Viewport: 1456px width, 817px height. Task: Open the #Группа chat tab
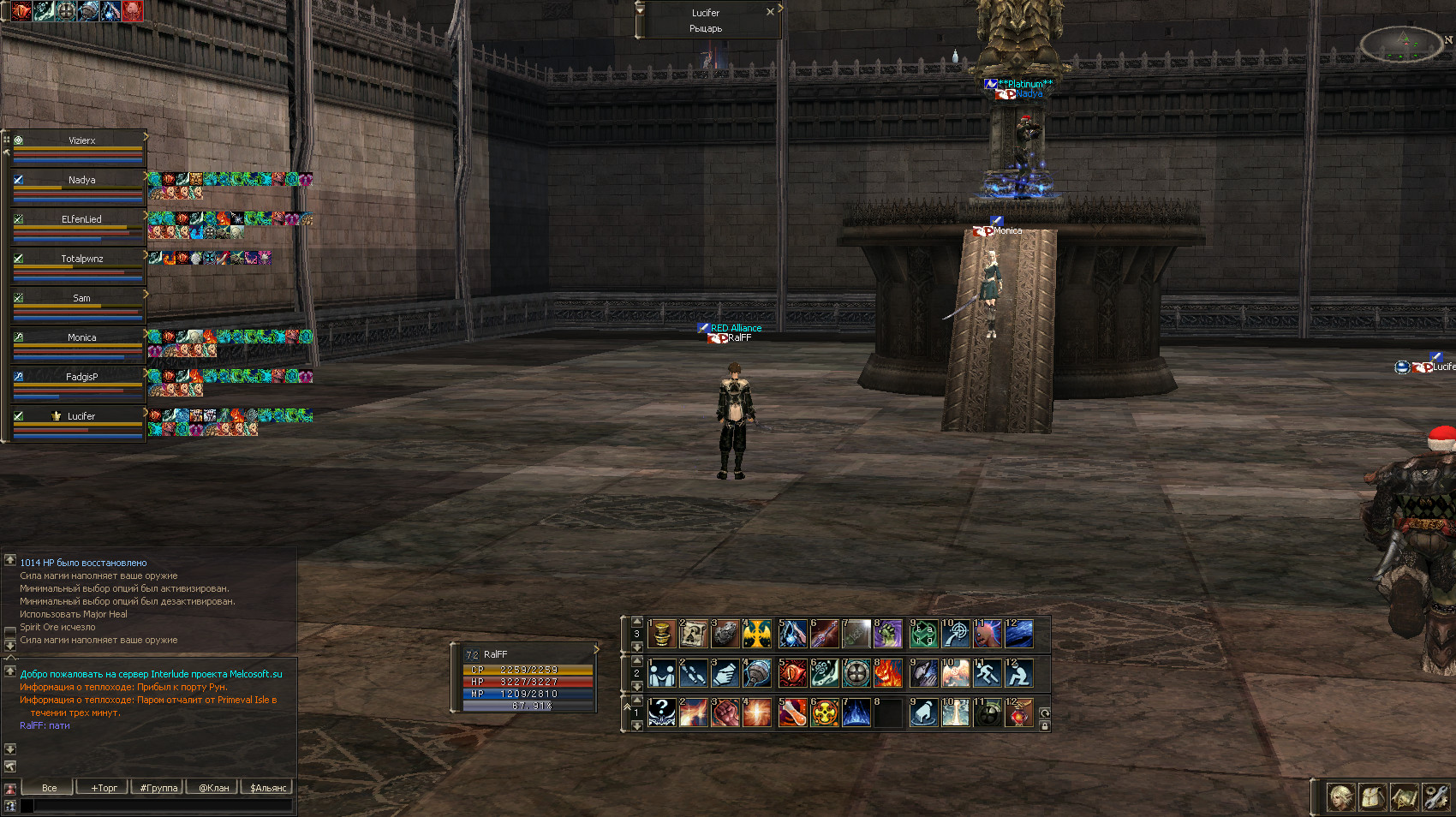[x=158, y=788]
